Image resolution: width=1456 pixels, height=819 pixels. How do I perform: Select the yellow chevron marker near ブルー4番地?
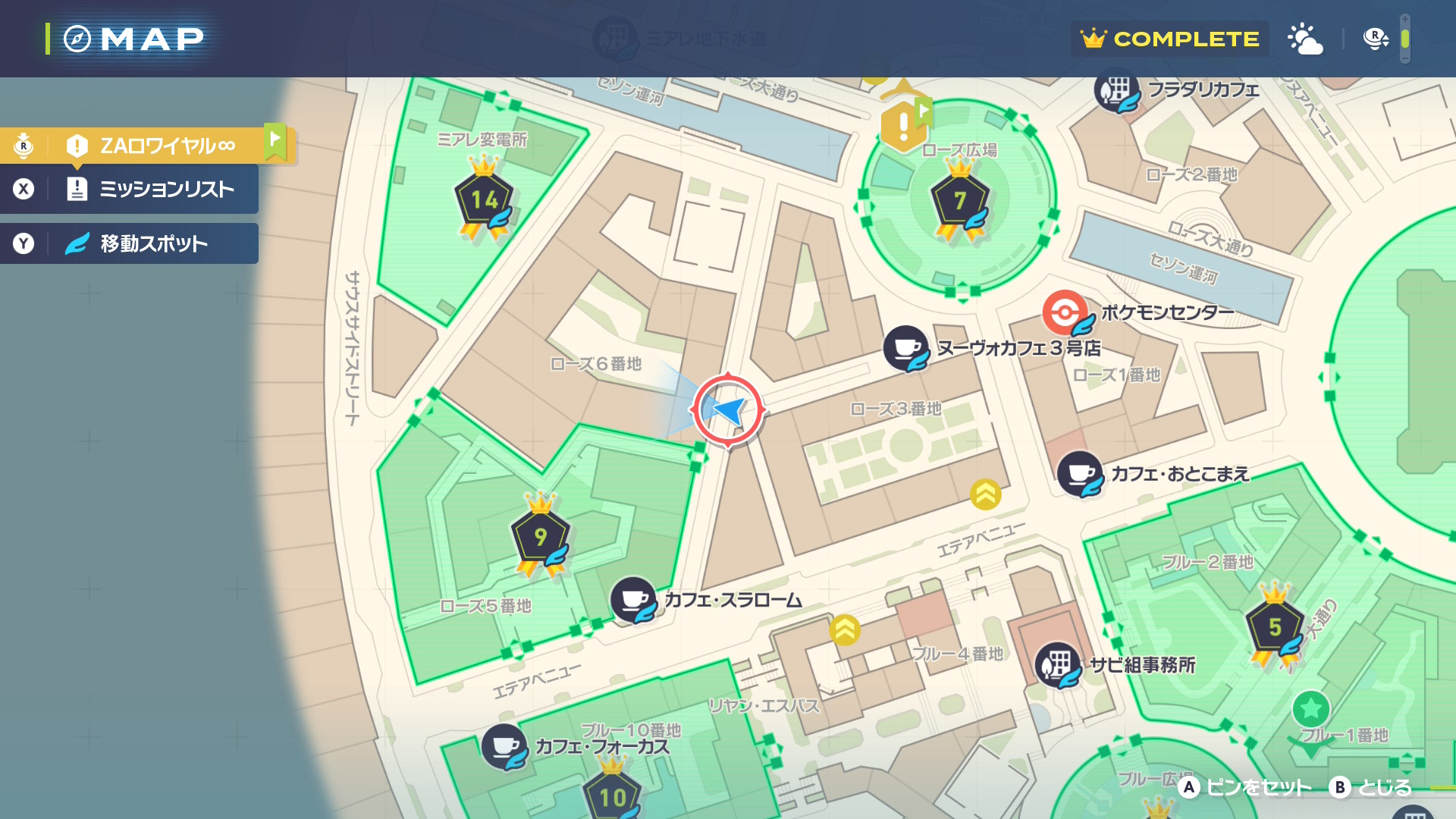pos(844,629)
